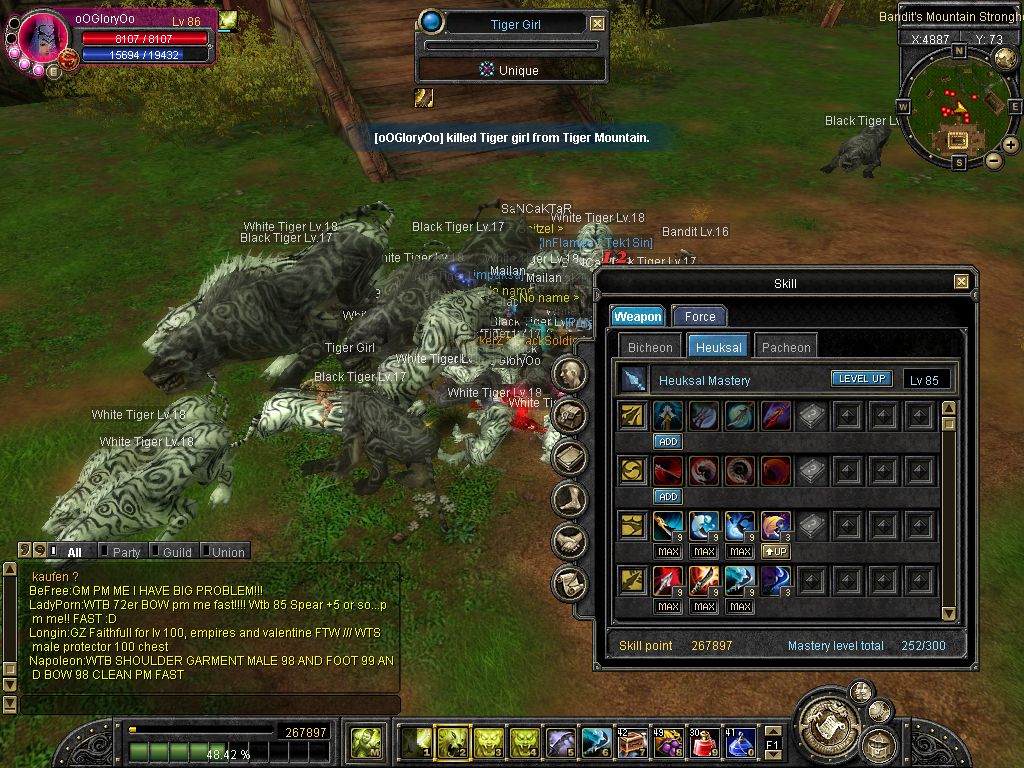The width and height of the screenshot is (1024, 768).
Task: Use the red health potion in hotbar
Action: click(703, 743)
